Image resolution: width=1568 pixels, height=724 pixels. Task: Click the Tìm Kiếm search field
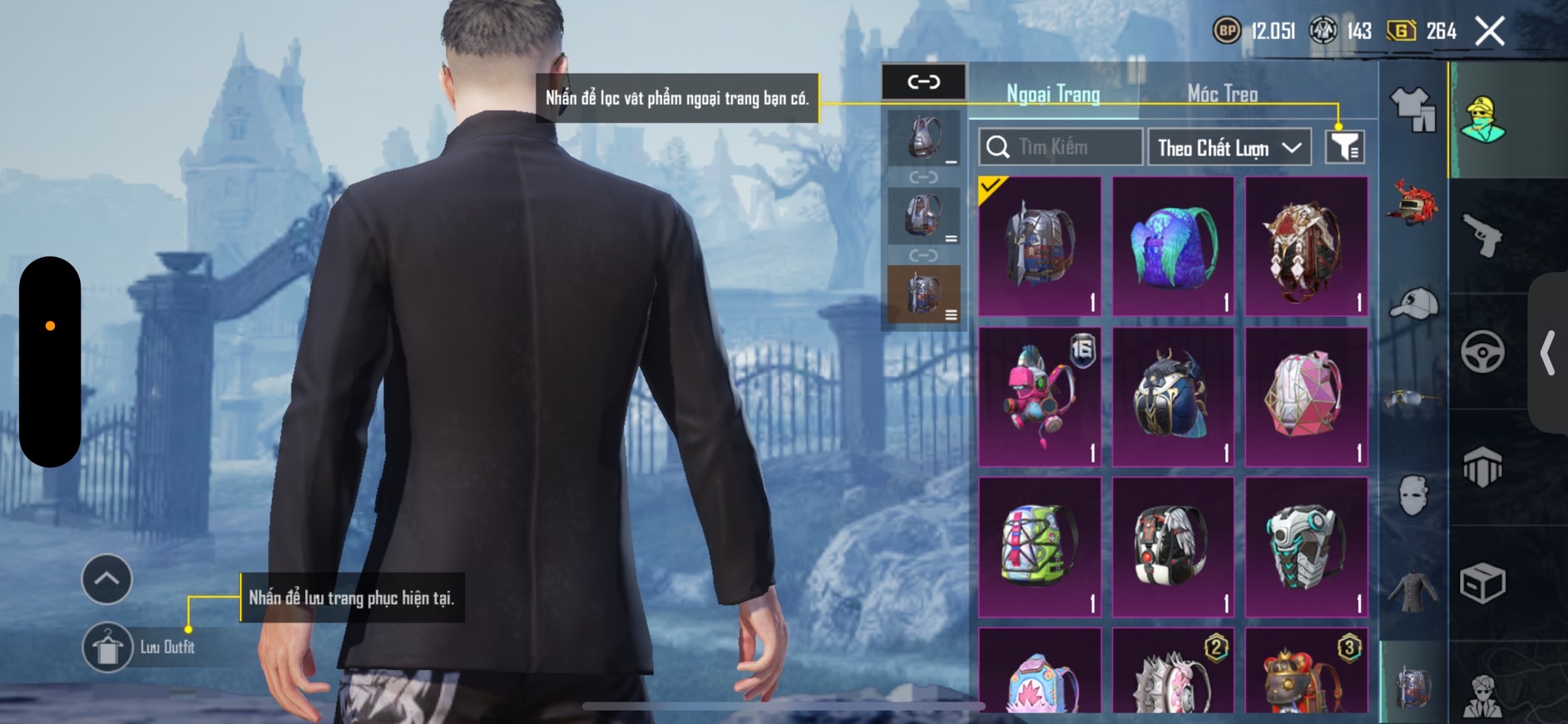1061,147
